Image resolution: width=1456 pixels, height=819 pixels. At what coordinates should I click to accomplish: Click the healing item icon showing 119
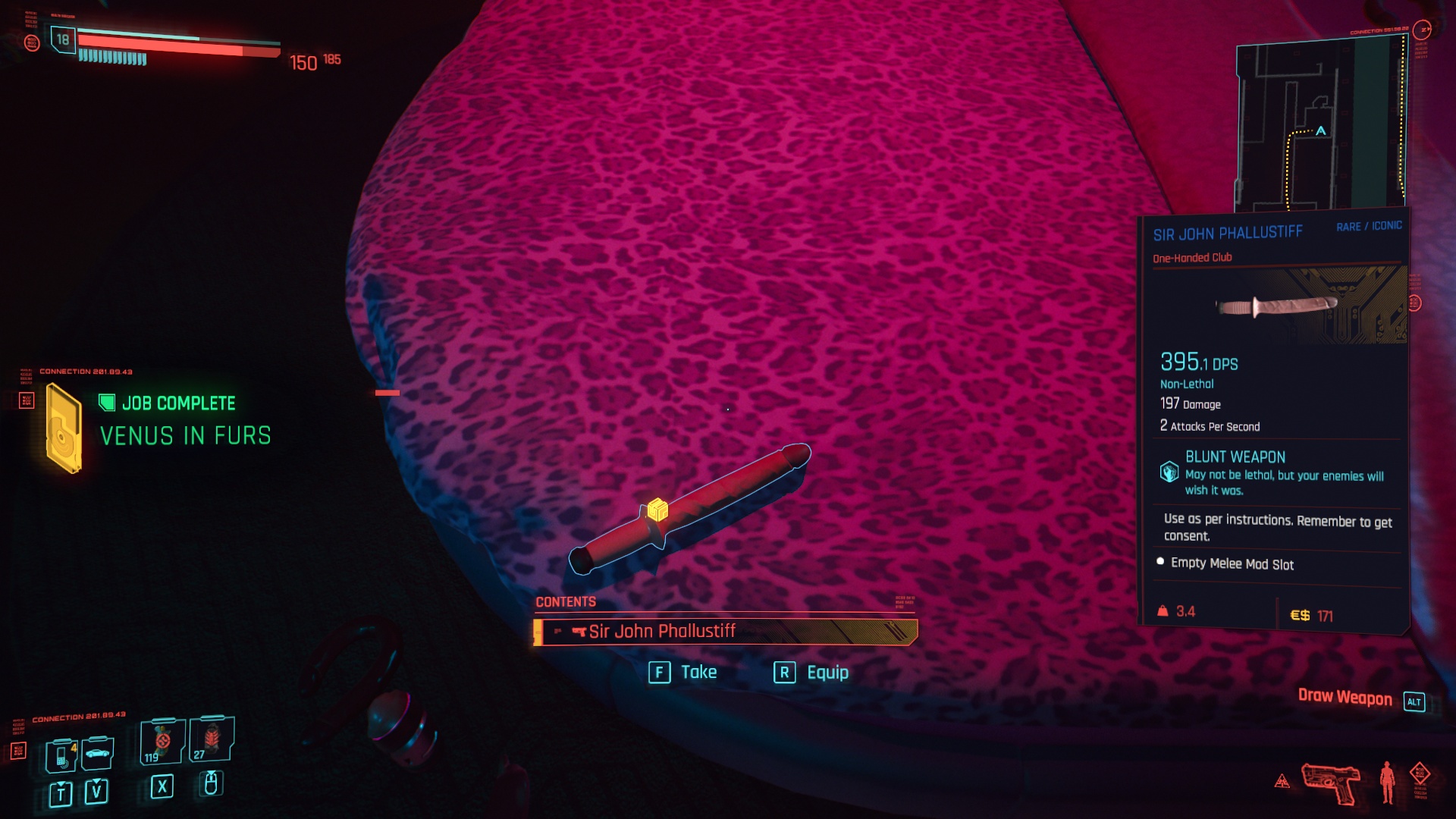[x=162, y=741]
